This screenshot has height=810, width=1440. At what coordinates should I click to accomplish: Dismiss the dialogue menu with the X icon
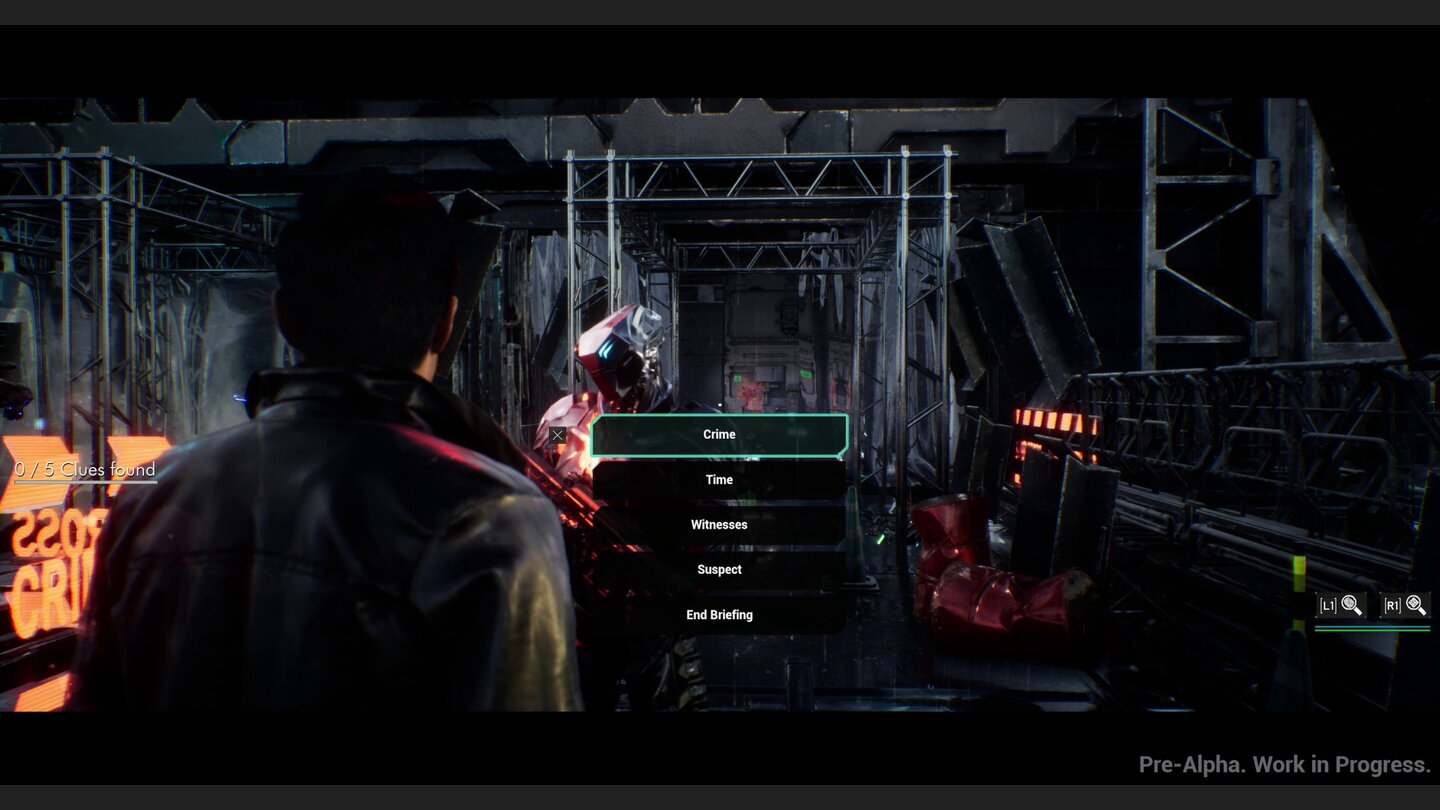coord(557,435)
